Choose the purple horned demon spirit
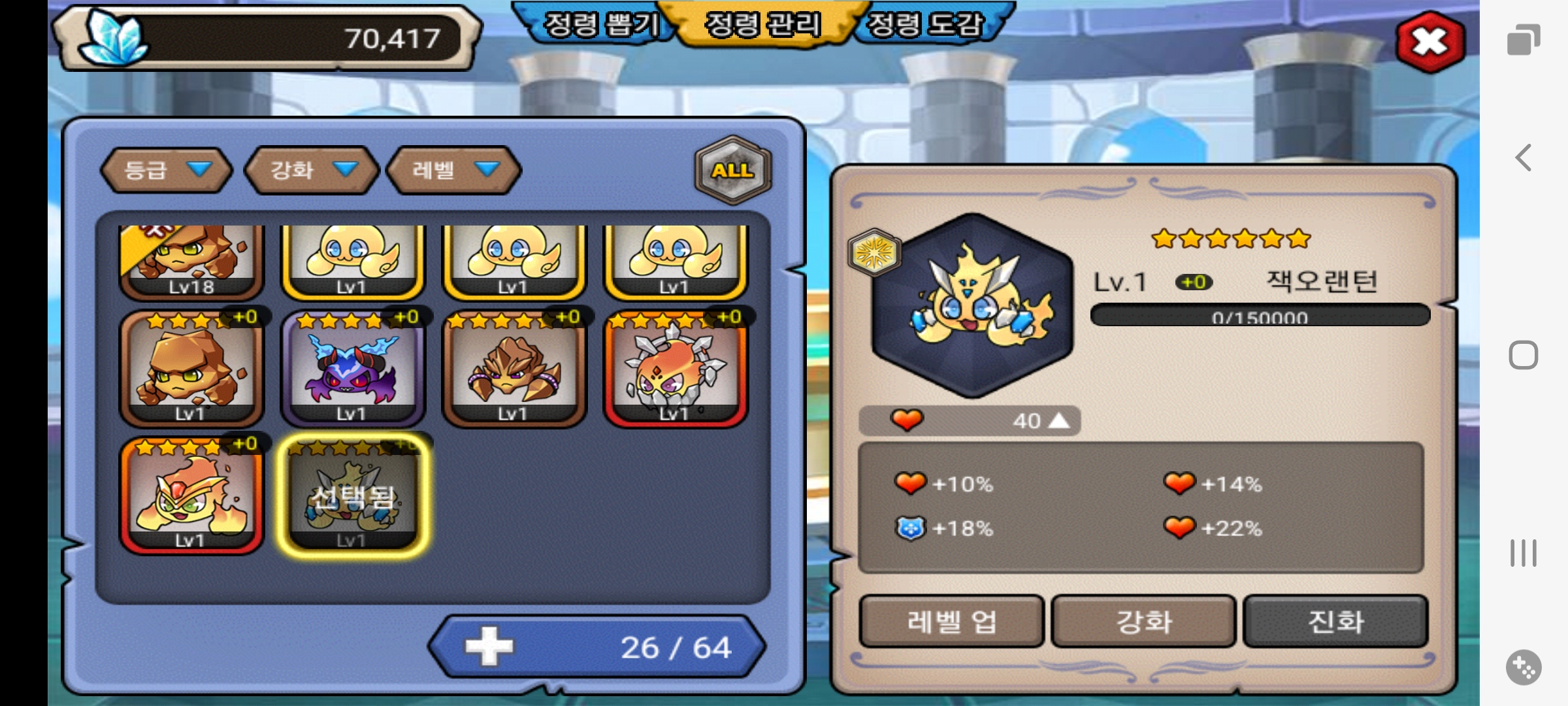This screenshot has height=706, width=1568. coord(353,369)
